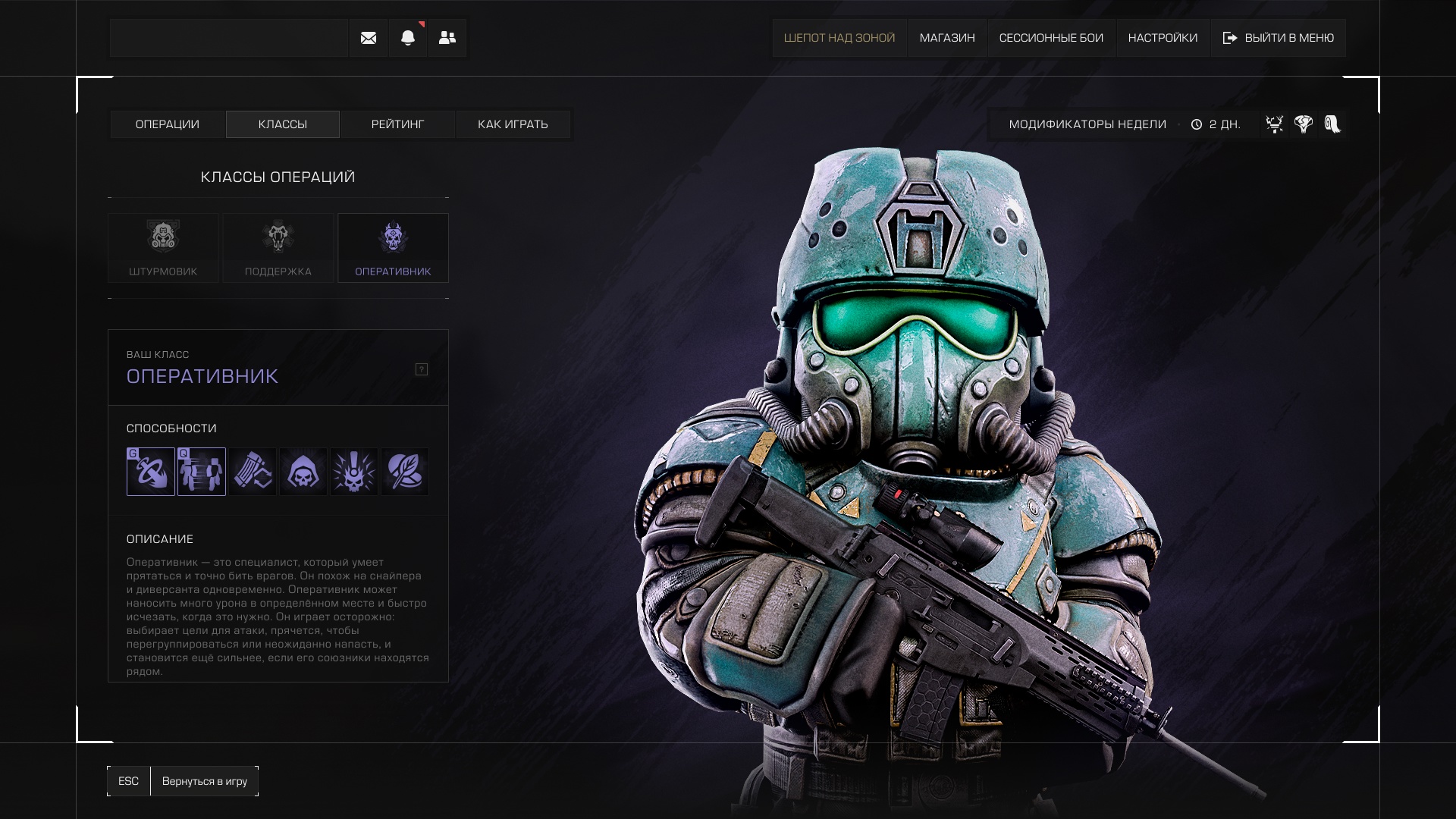Click Выйти в меню button
The image size is (1456, 819).
[1279, 38]
